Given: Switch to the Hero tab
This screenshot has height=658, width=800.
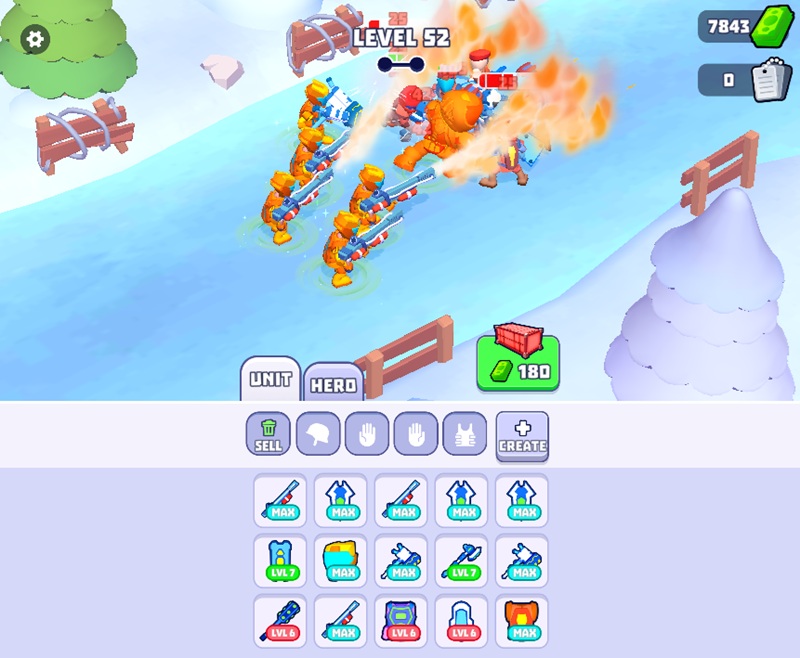Looking at the screenshot, I should point(333,384).
